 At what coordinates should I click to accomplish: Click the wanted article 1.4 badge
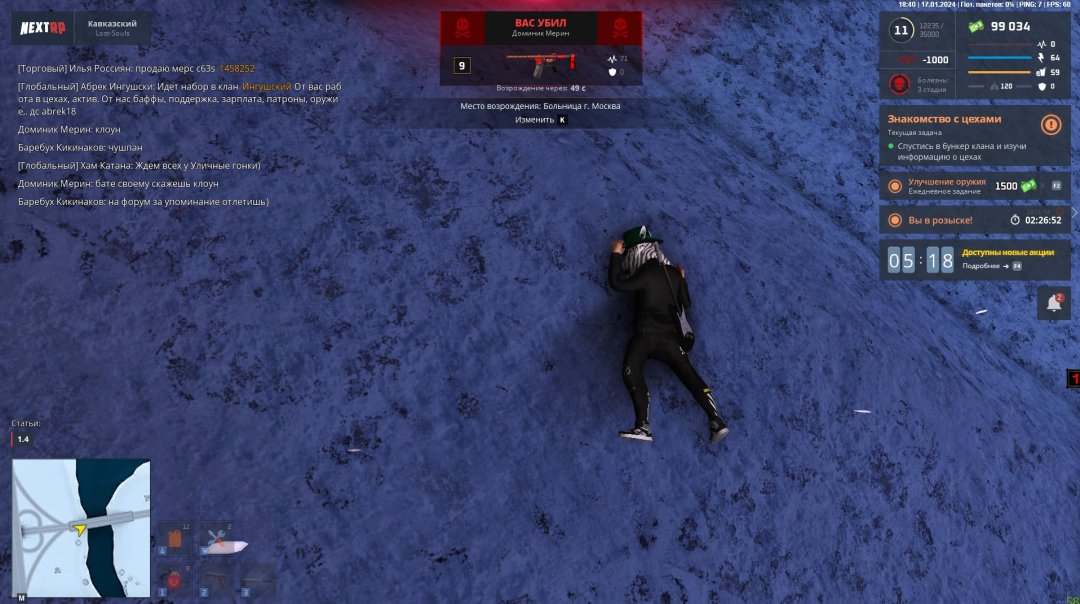[x=22, y=439]
